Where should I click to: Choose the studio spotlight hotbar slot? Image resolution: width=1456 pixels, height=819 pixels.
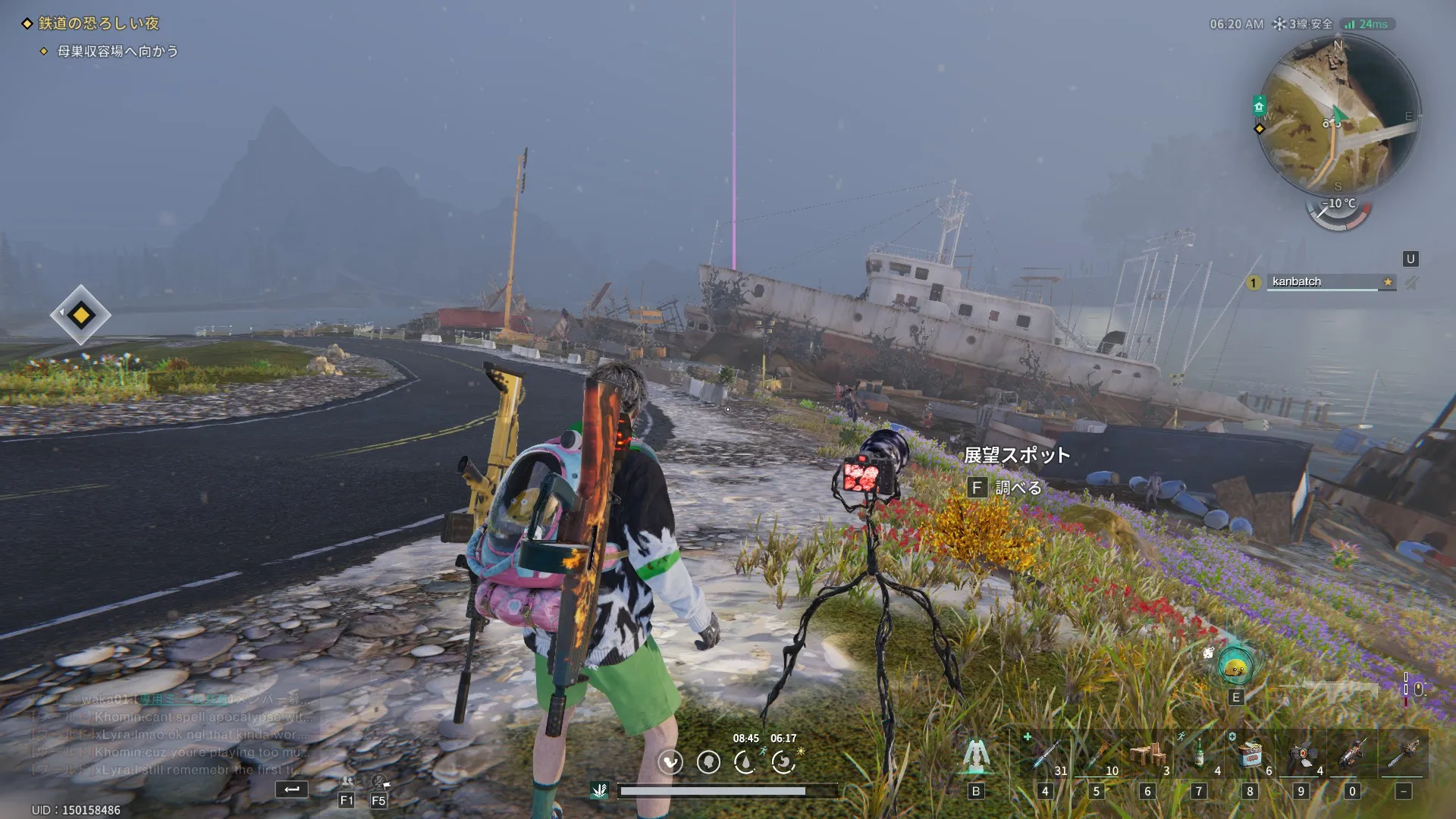(1301, 755)
